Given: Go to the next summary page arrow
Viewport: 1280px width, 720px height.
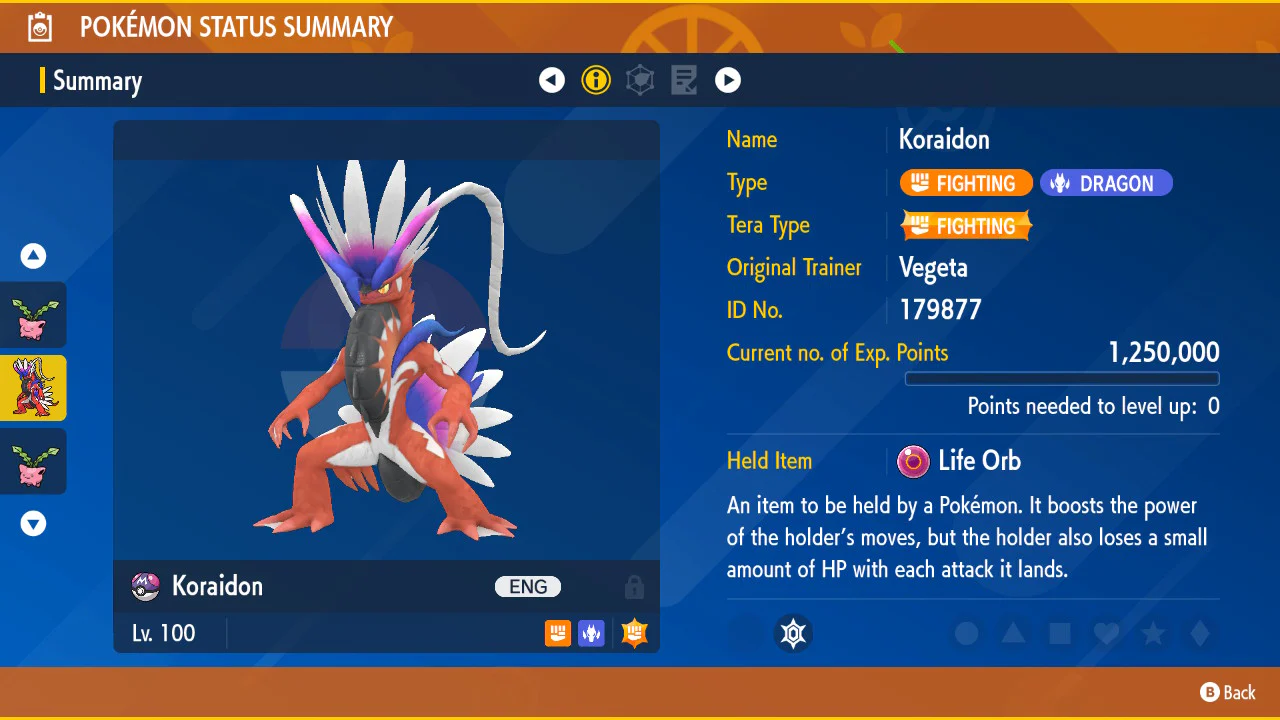Looking at the screenshot, I should (x=728, y=80).
